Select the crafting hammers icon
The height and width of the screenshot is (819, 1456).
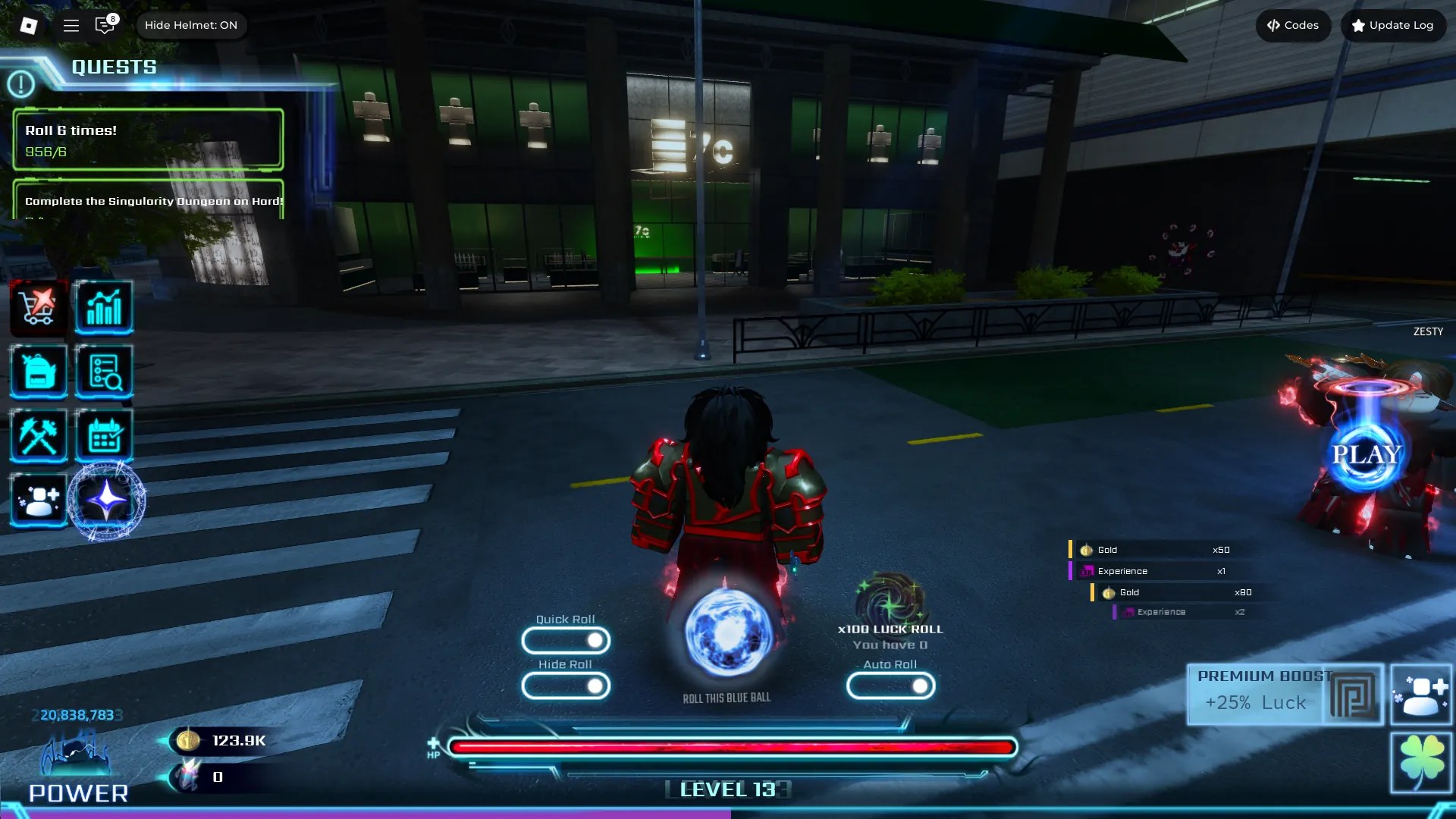coord(38,436)
